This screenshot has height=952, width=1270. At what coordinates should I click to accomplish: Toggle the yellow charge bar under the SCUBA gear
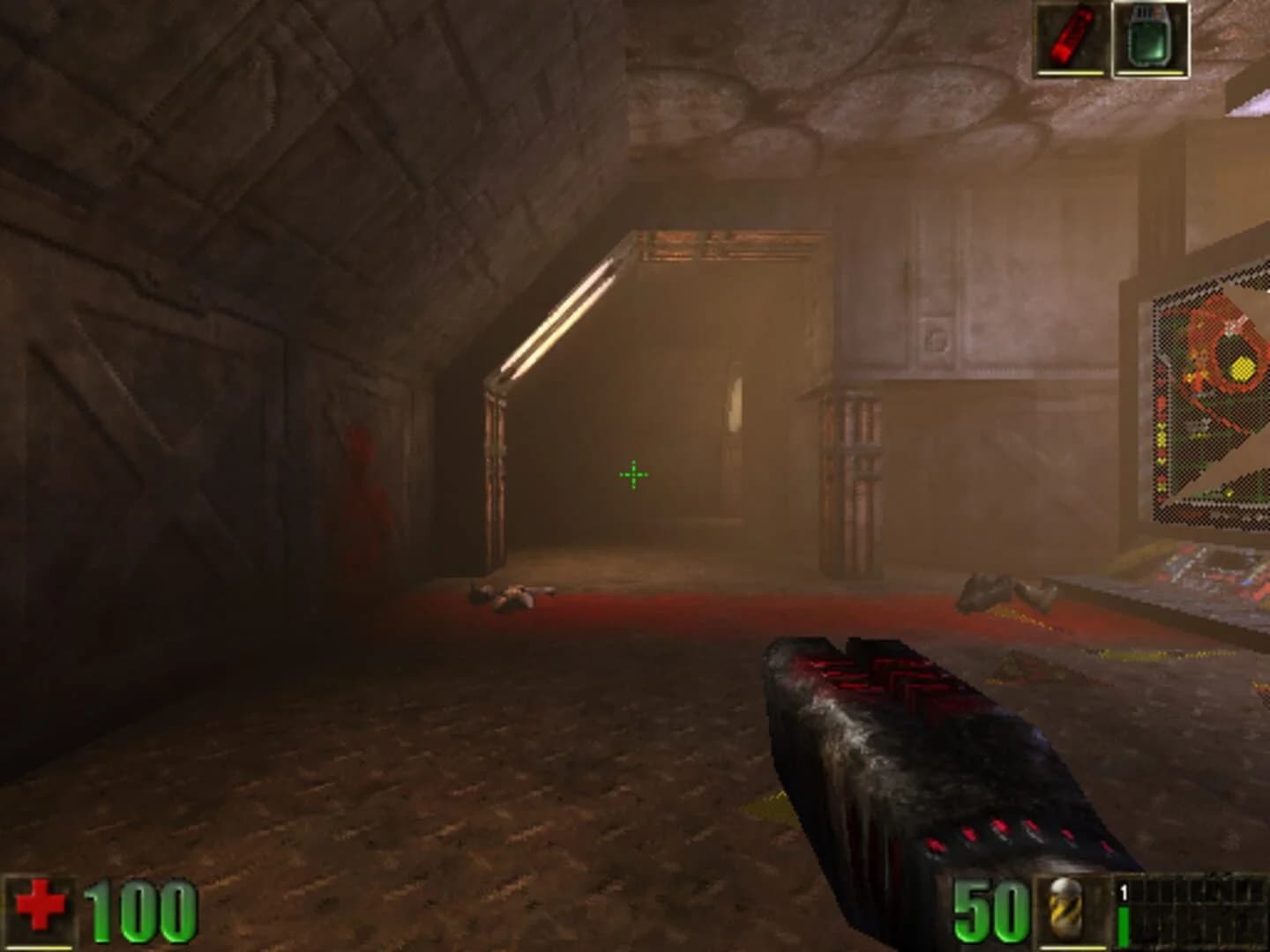tap(1149, 72)
